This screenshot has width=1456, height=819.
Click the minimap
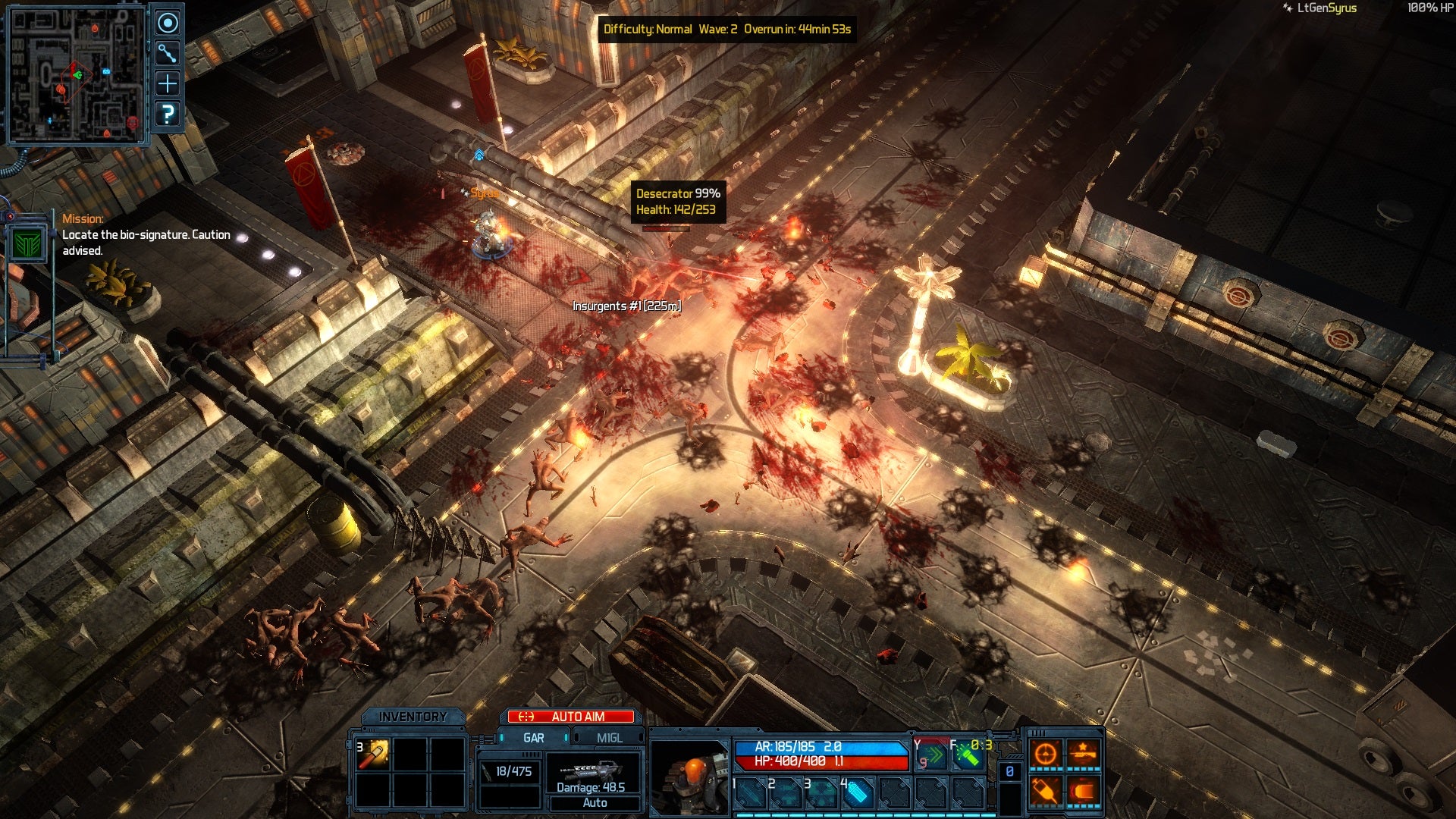tap(76, 76)
